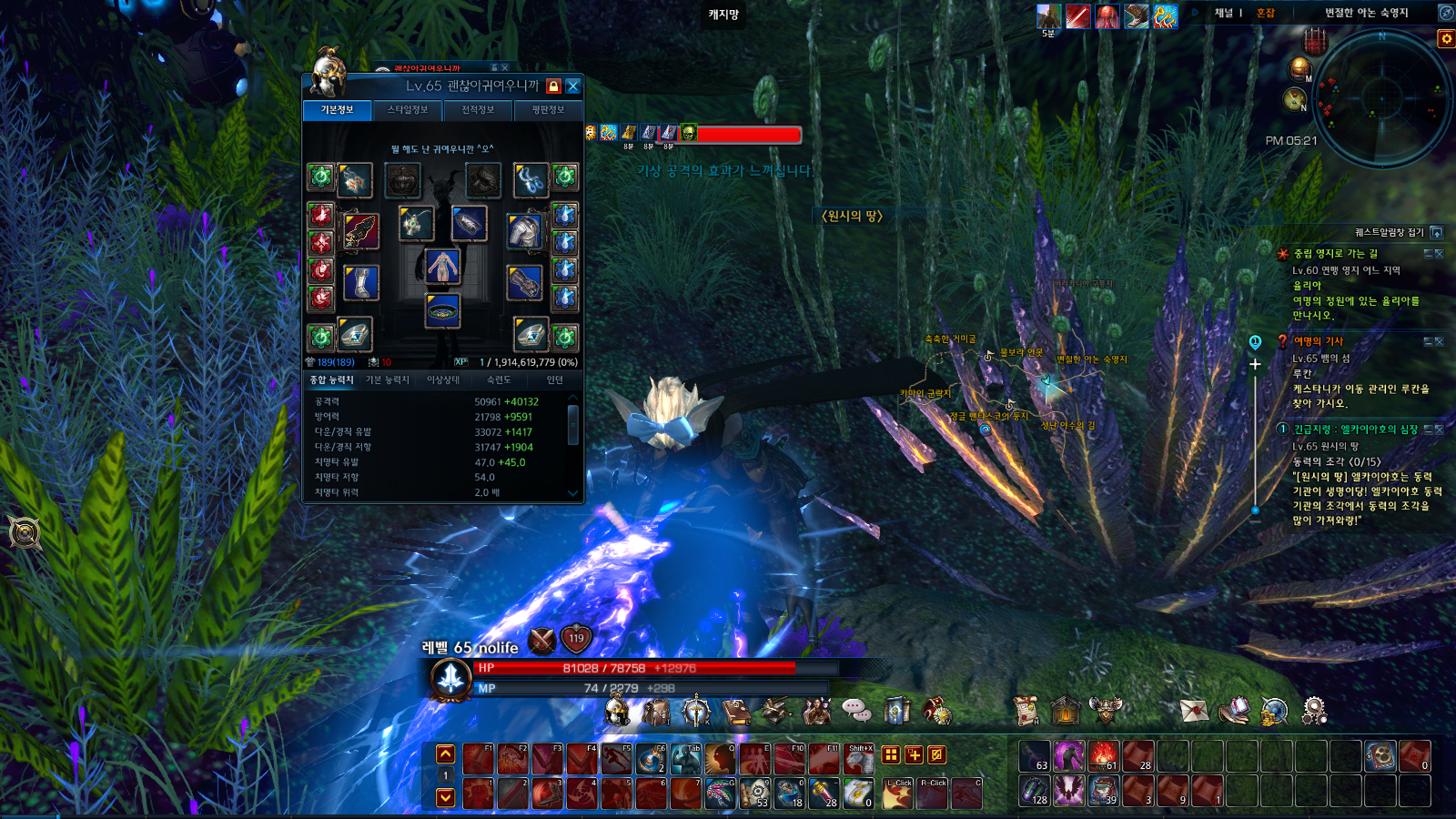Open the world map globe icon

pos(1274,711)
